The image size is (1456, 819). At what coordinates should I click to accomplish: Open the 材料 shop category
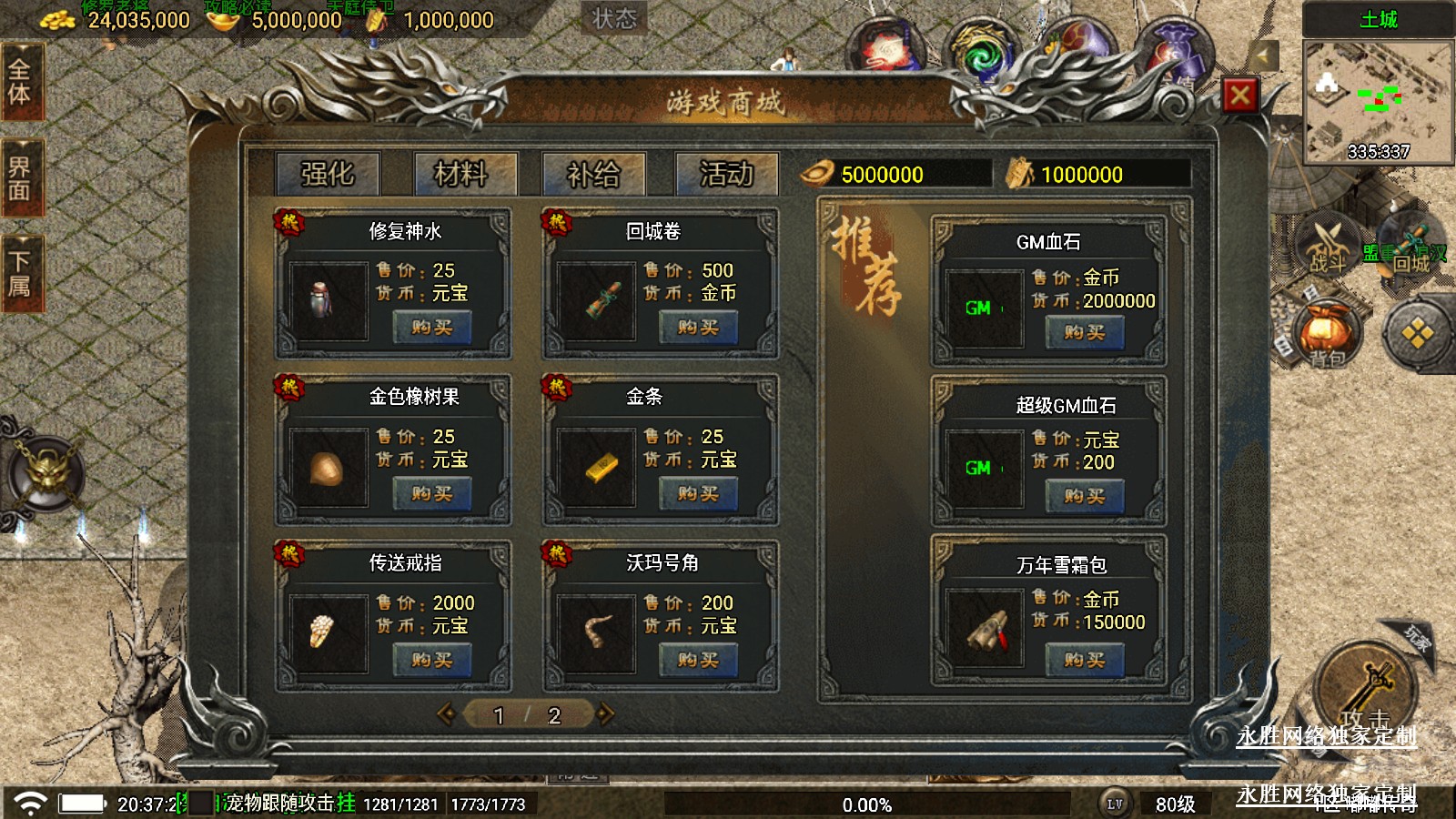(461, 173)
